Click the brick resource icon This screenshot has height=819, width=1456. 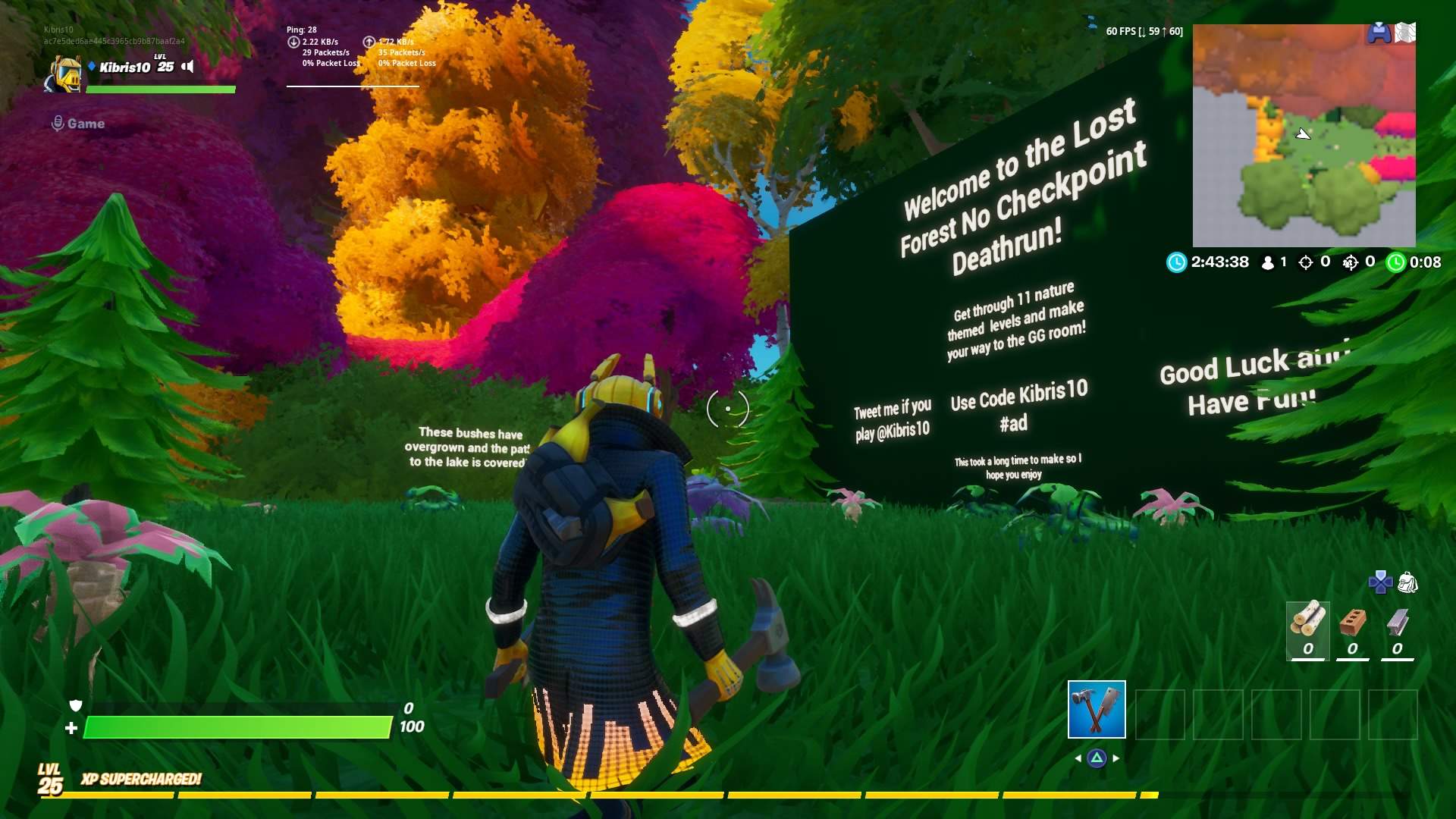(1354, 622)
